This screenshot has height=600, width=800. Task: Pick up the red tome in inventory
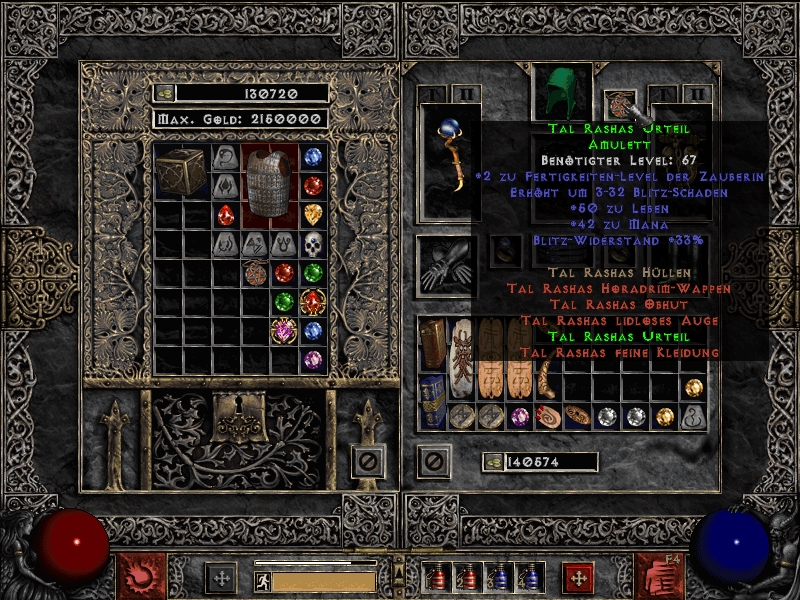click(433, 345)
